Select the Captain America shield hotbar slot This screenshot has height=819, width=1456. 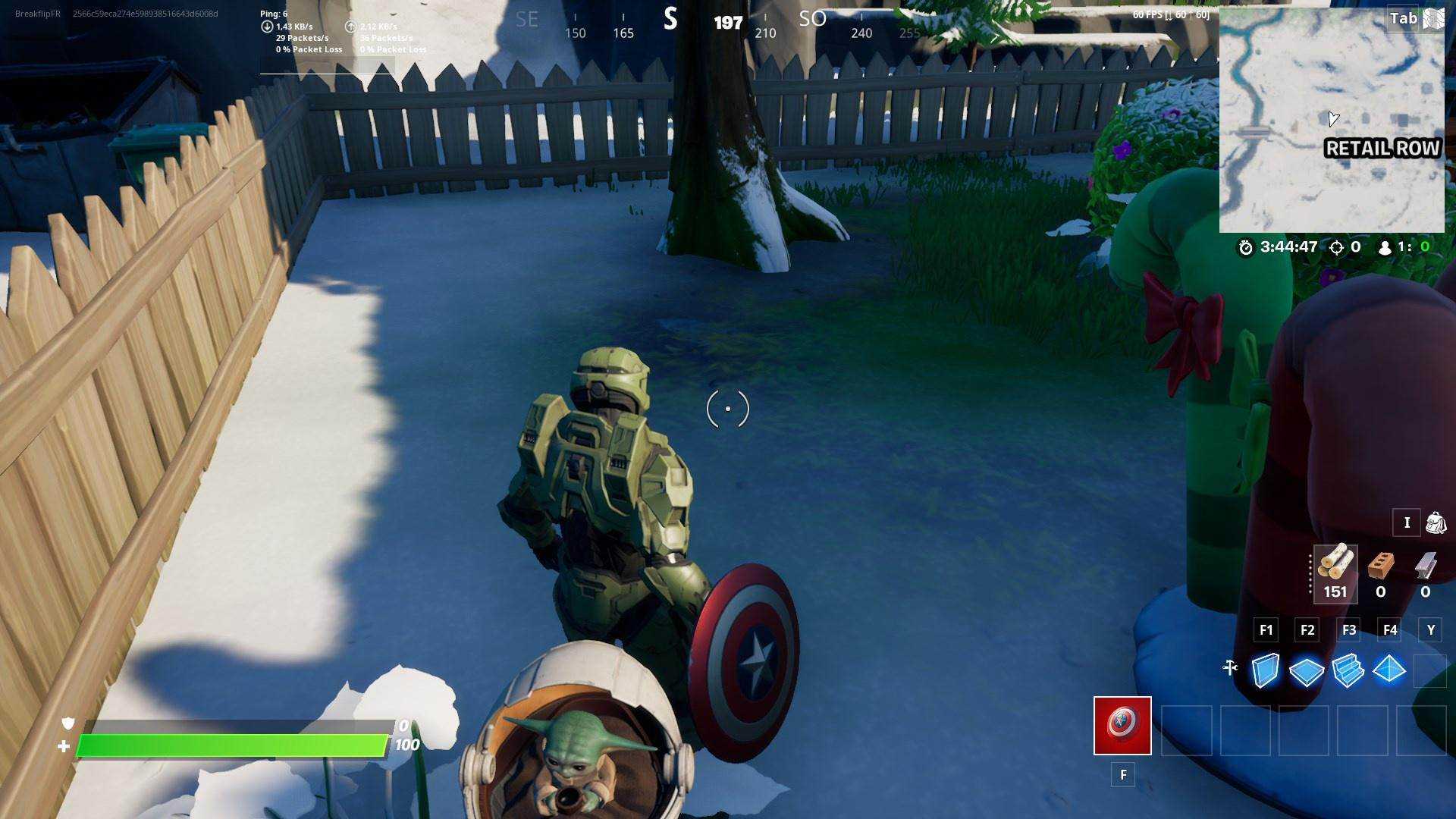tap(1121, 726)
